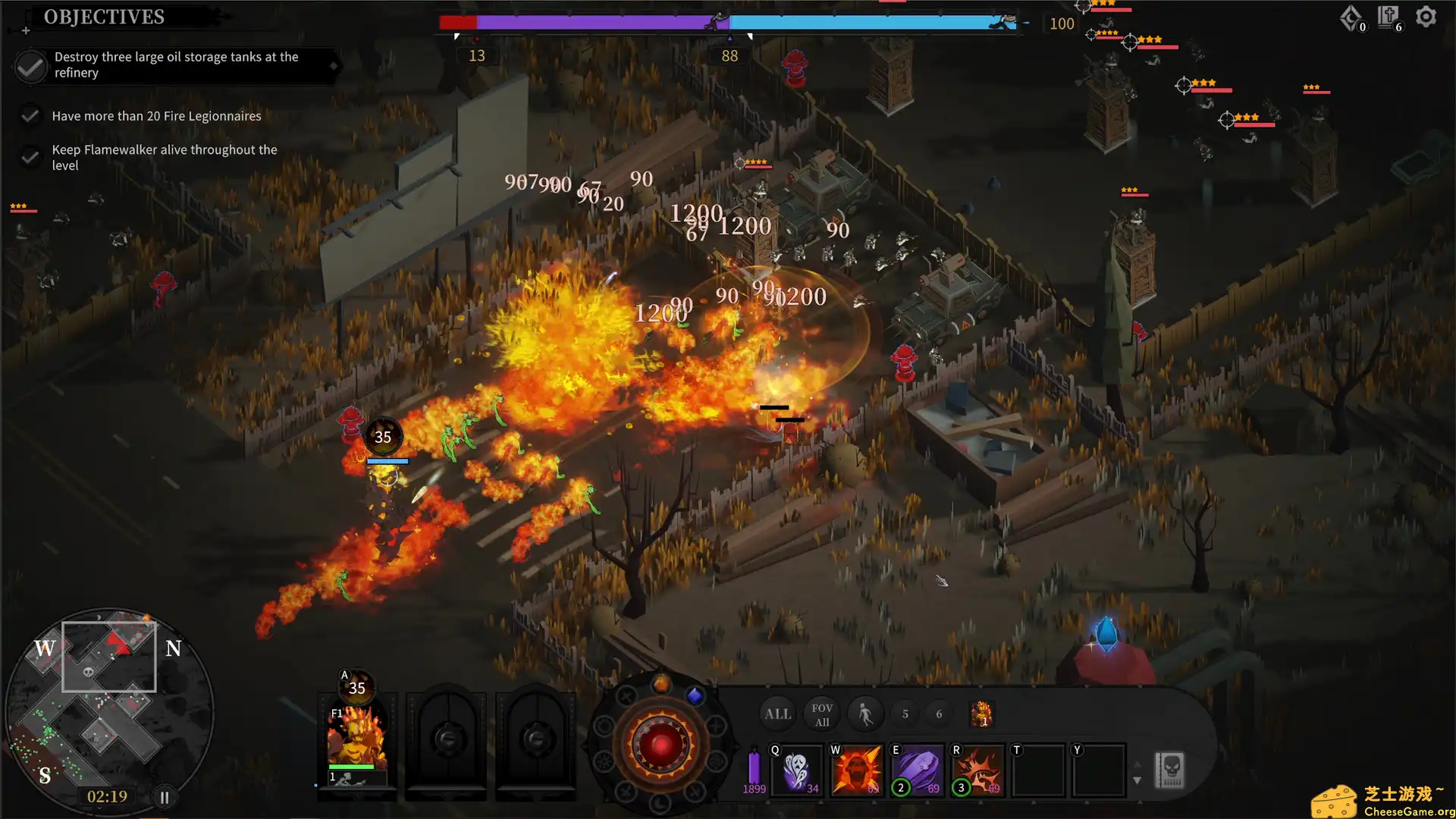Screen dimensions: 1456x819
Task: Expand the ability list with down arrow
Action: tap(1137, 780)
